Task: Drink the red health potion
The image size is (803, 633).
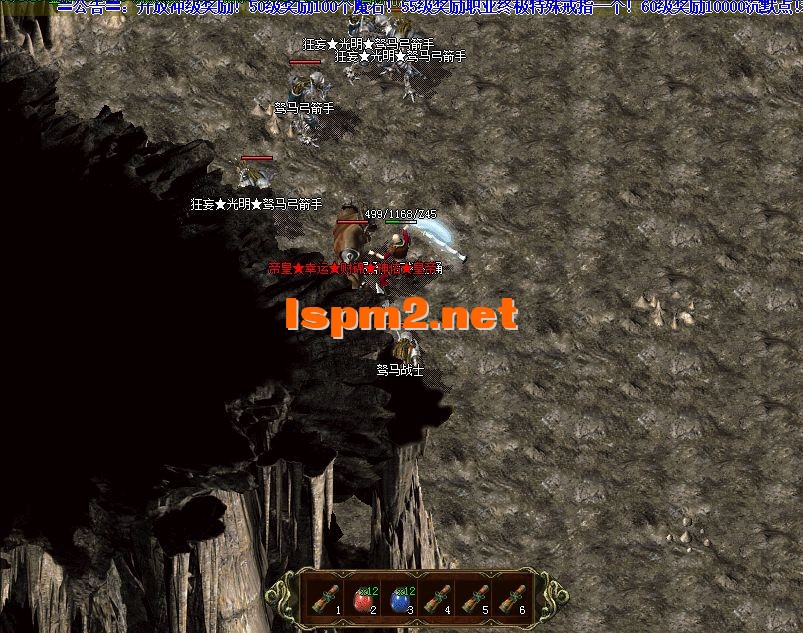Action: [x=363, y=600]
